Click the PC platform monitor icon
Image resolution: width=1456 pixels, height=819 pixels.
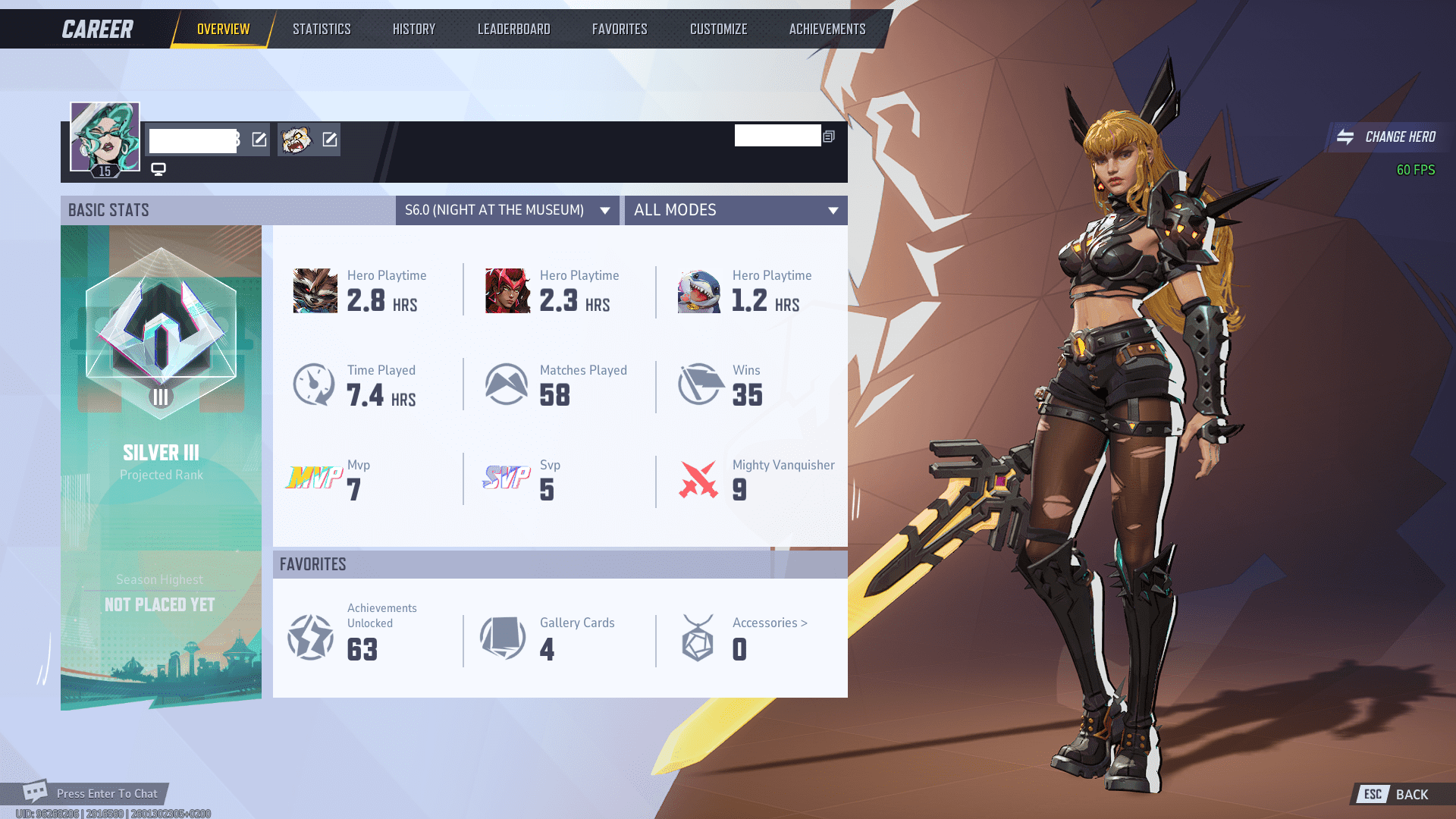158,169
